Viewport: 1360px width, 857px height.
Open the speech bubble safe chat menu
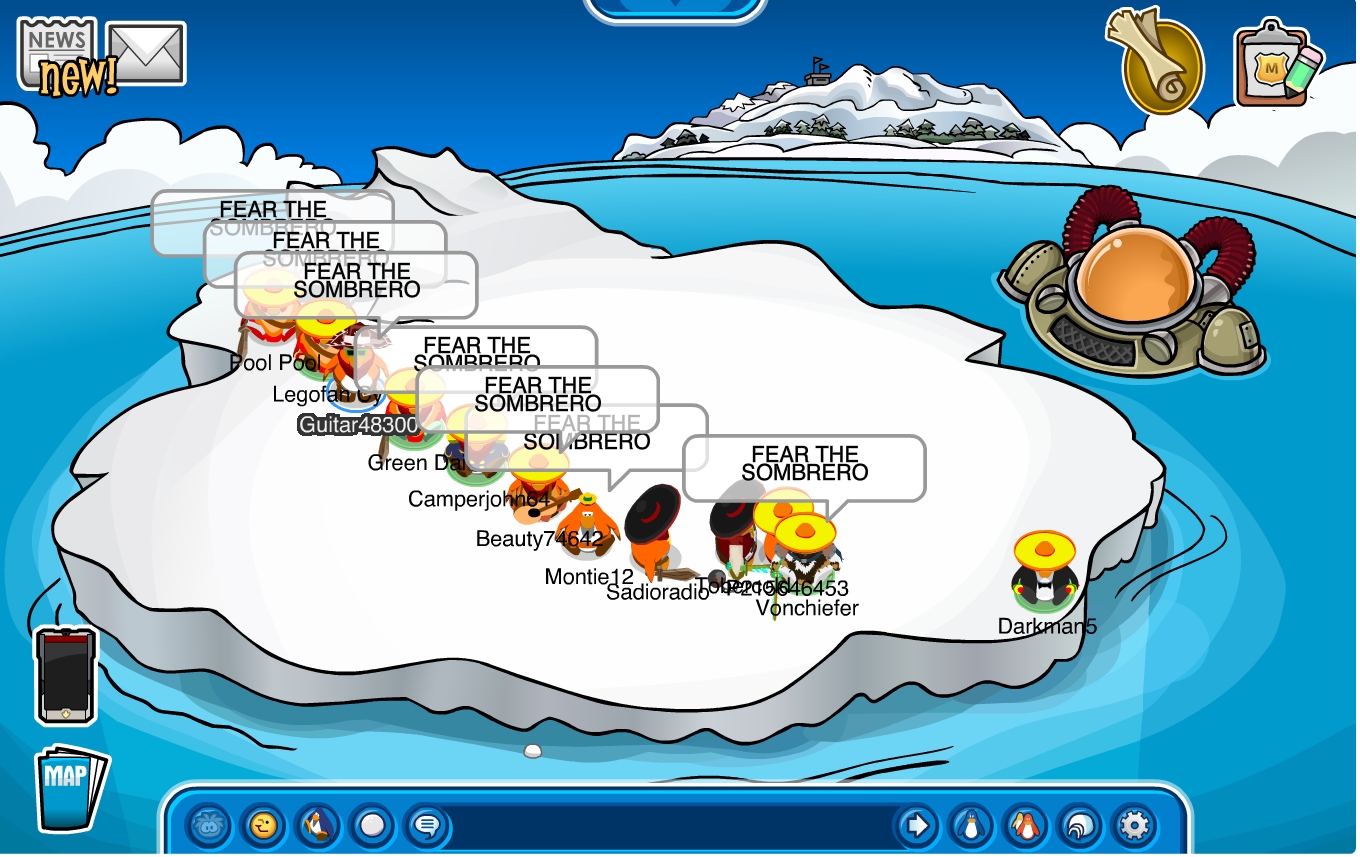427,826
